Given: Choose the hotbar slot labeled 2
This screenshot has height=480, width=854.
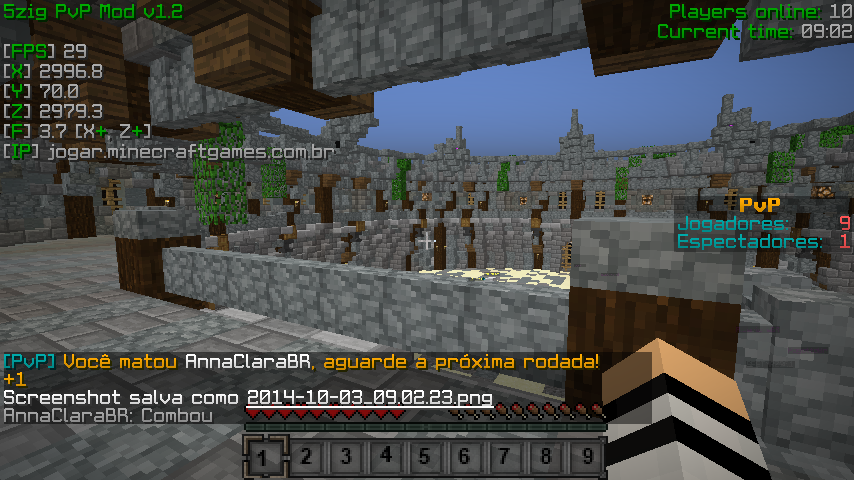Looking at the screenshot, I should click(x=305, y=458).
